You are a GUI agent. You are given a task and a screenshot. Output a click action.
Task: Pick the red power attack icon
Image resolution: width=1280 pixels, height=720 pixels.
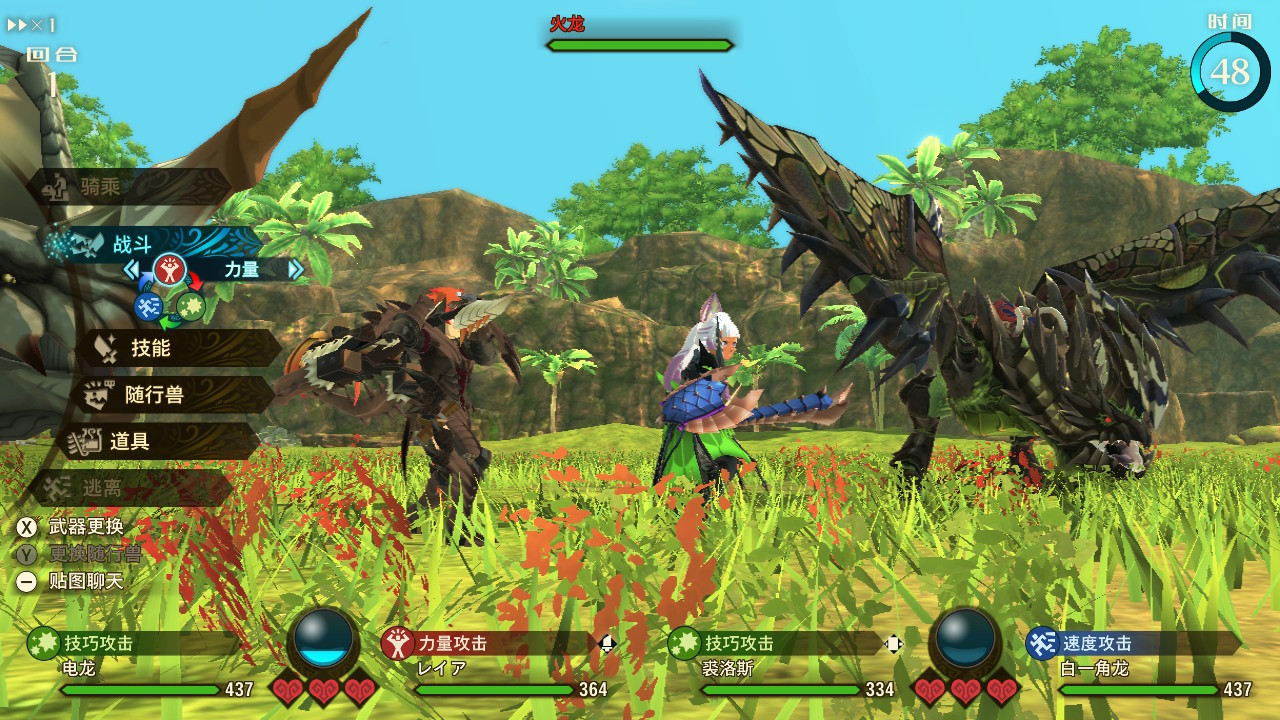[170, 269]
